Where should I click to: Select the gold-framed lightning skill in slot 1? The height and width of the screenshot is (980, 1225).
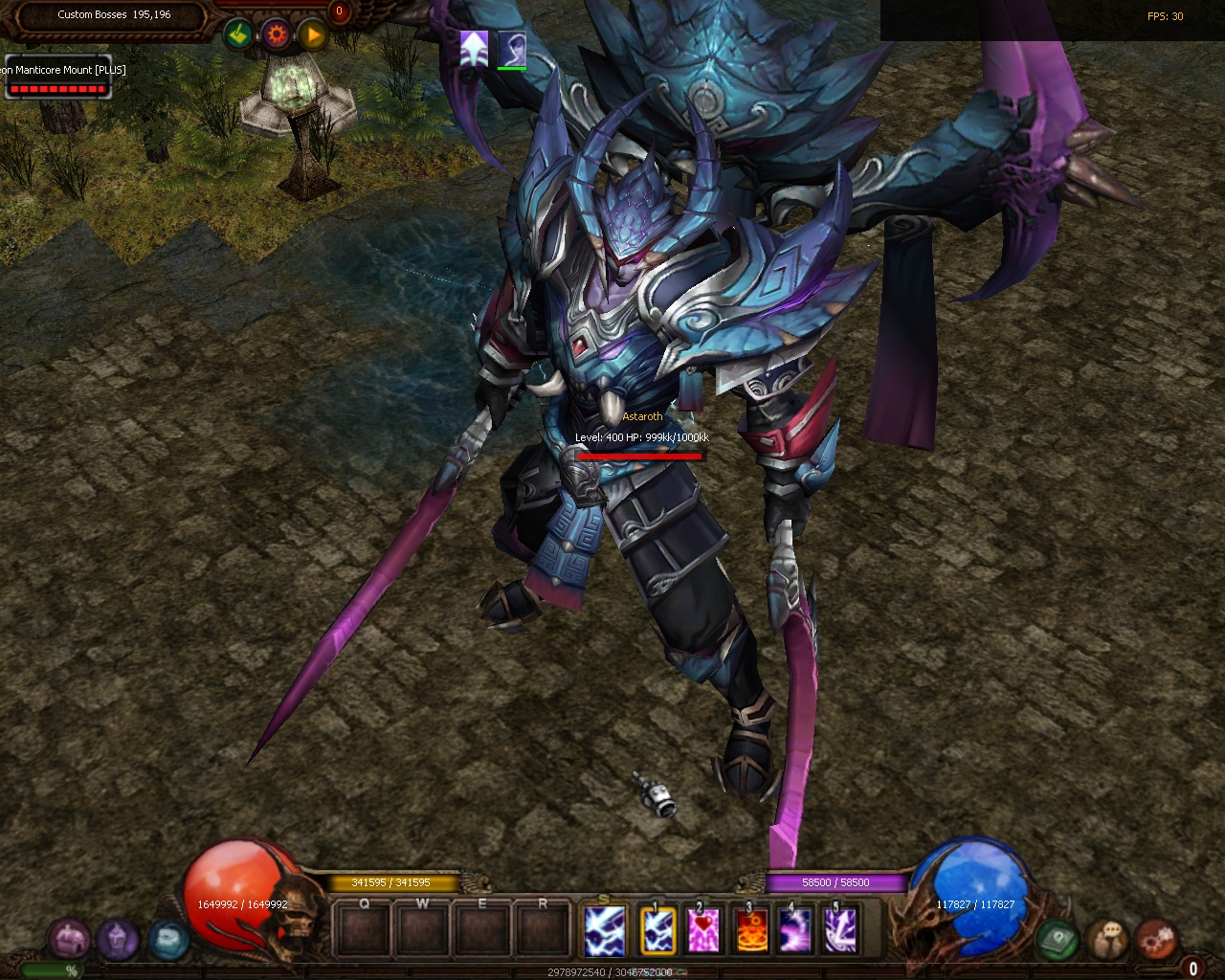tap(657, 930)
